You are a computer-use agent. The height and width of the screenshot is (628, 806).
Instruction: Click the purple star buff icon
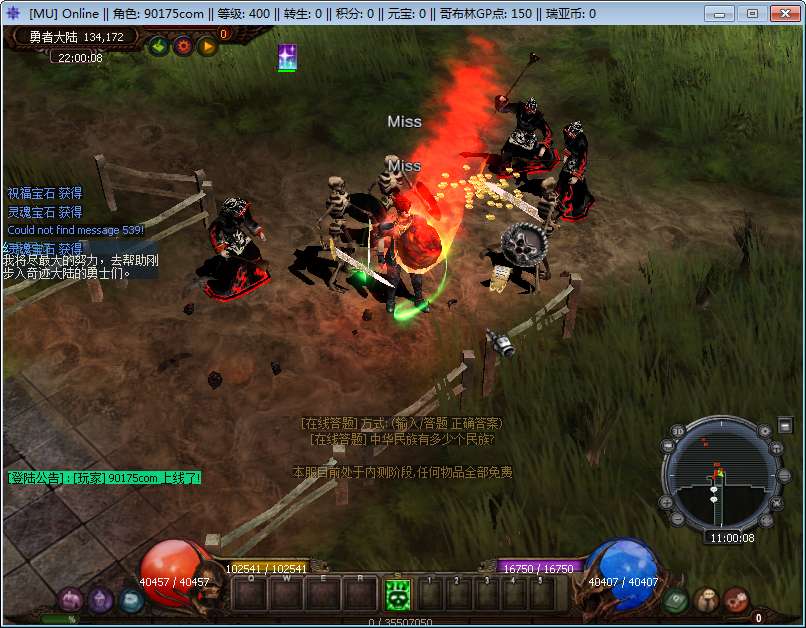click(287, 57)
